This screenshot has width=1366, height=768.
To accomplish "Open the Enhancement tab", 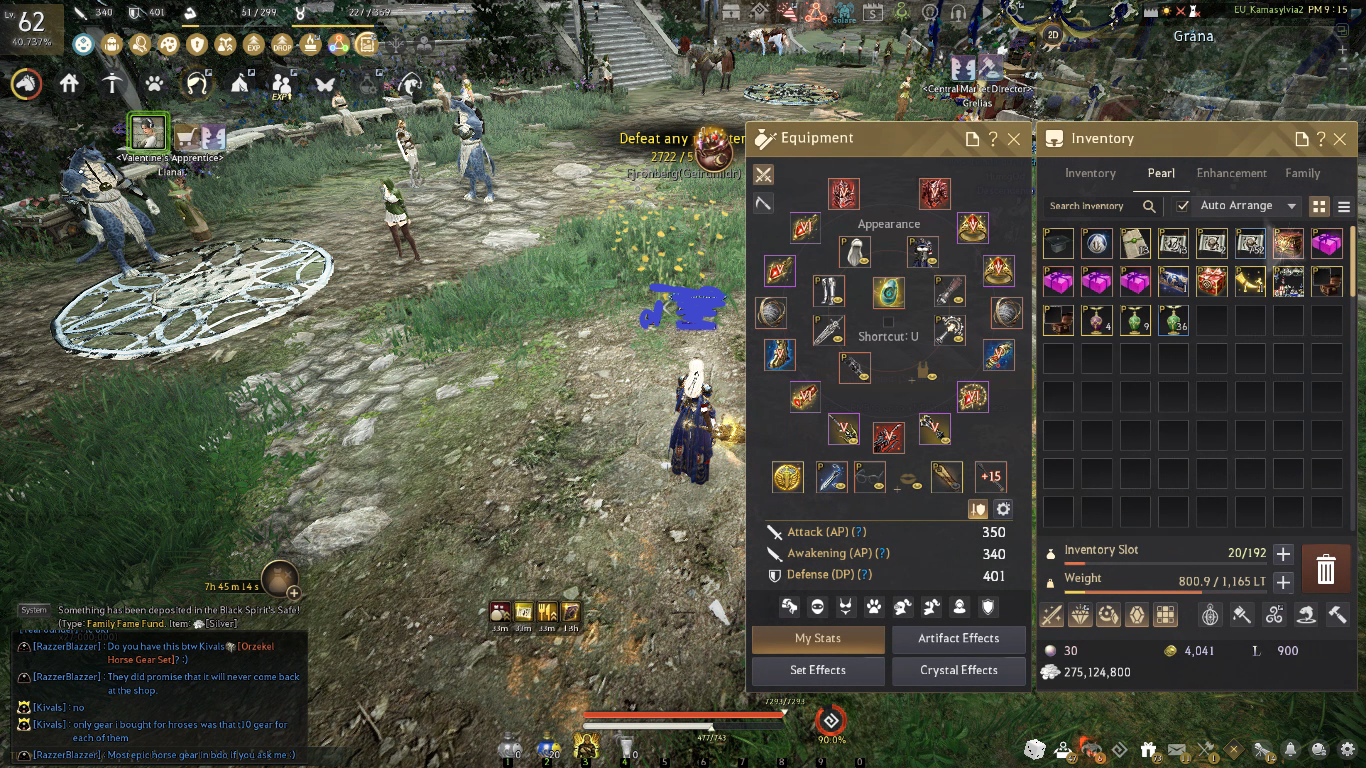I will 1231,173.
